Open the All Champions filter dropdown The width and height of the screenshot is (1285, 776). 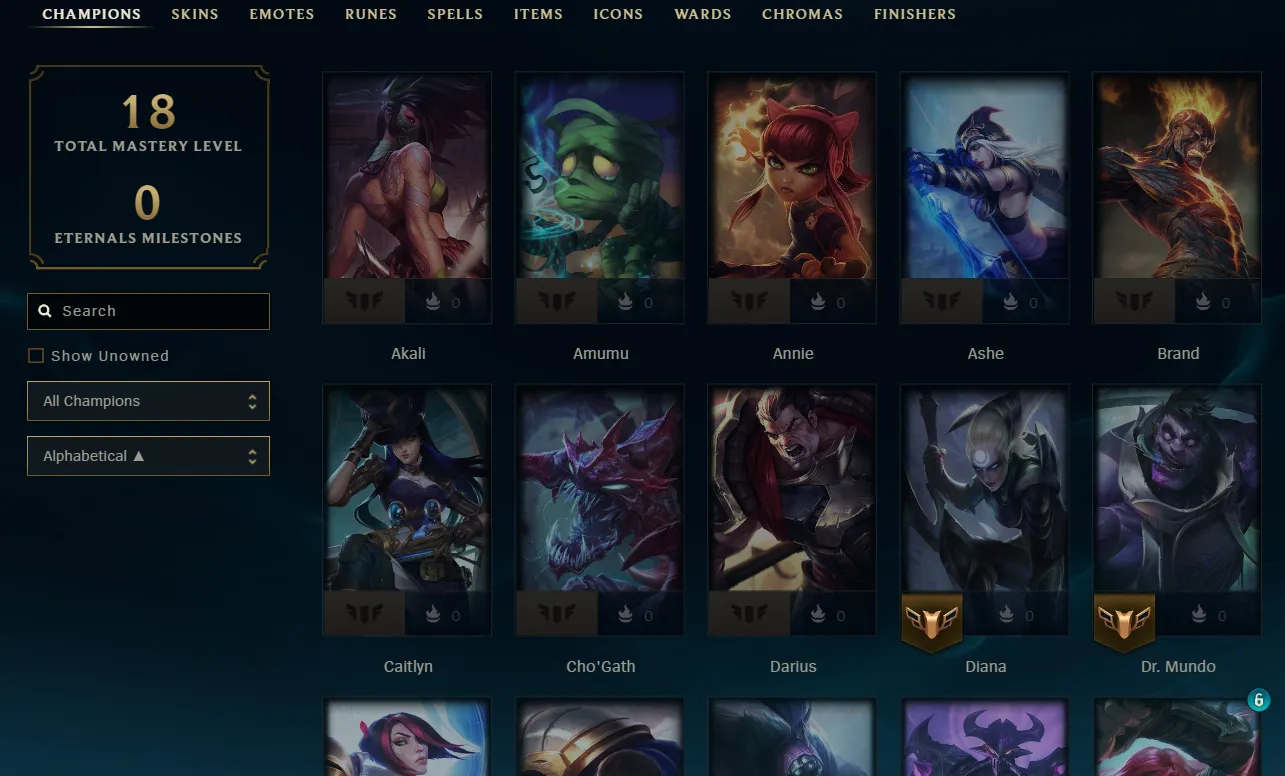pos(148,400)
